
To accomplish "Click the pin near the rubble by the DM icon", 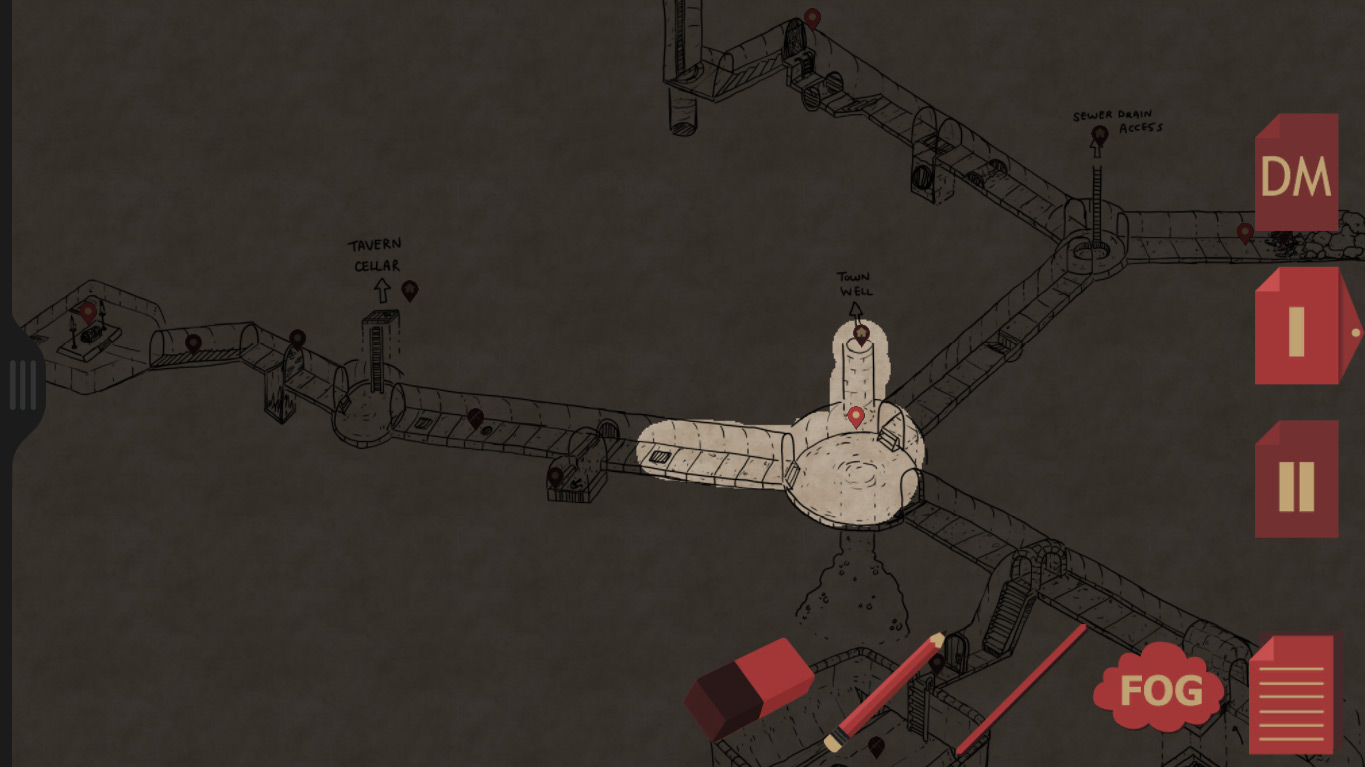I will point(1243,231).
